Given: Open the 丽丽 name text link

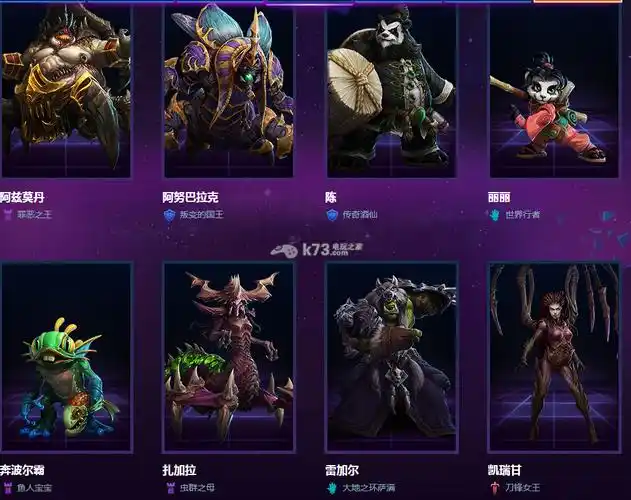Looking at the screenshot, I should click(499, 198).
